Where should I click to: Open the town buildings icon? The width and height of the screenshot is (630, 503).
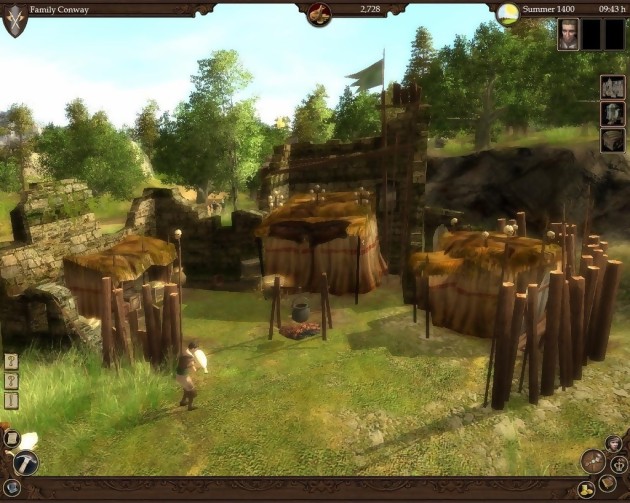point(612,87)
